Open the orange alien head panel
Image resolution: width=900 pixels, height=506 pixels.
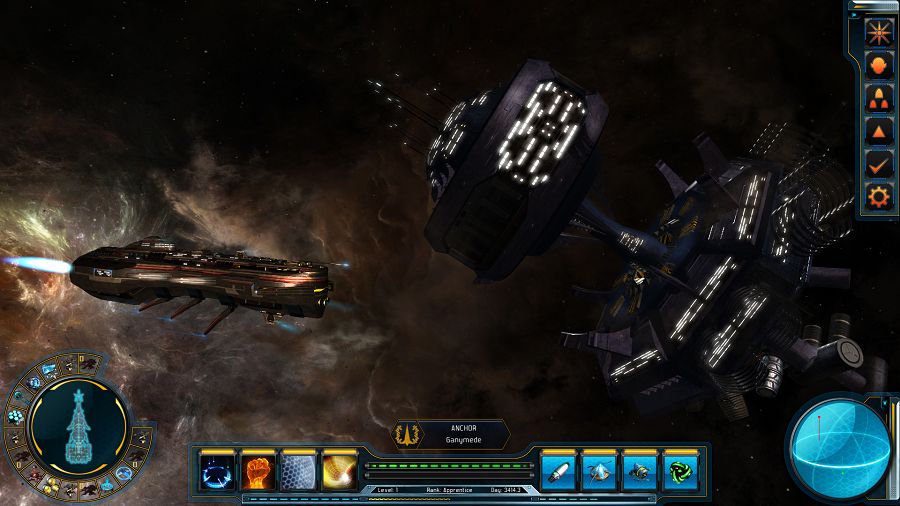(878, 64)
